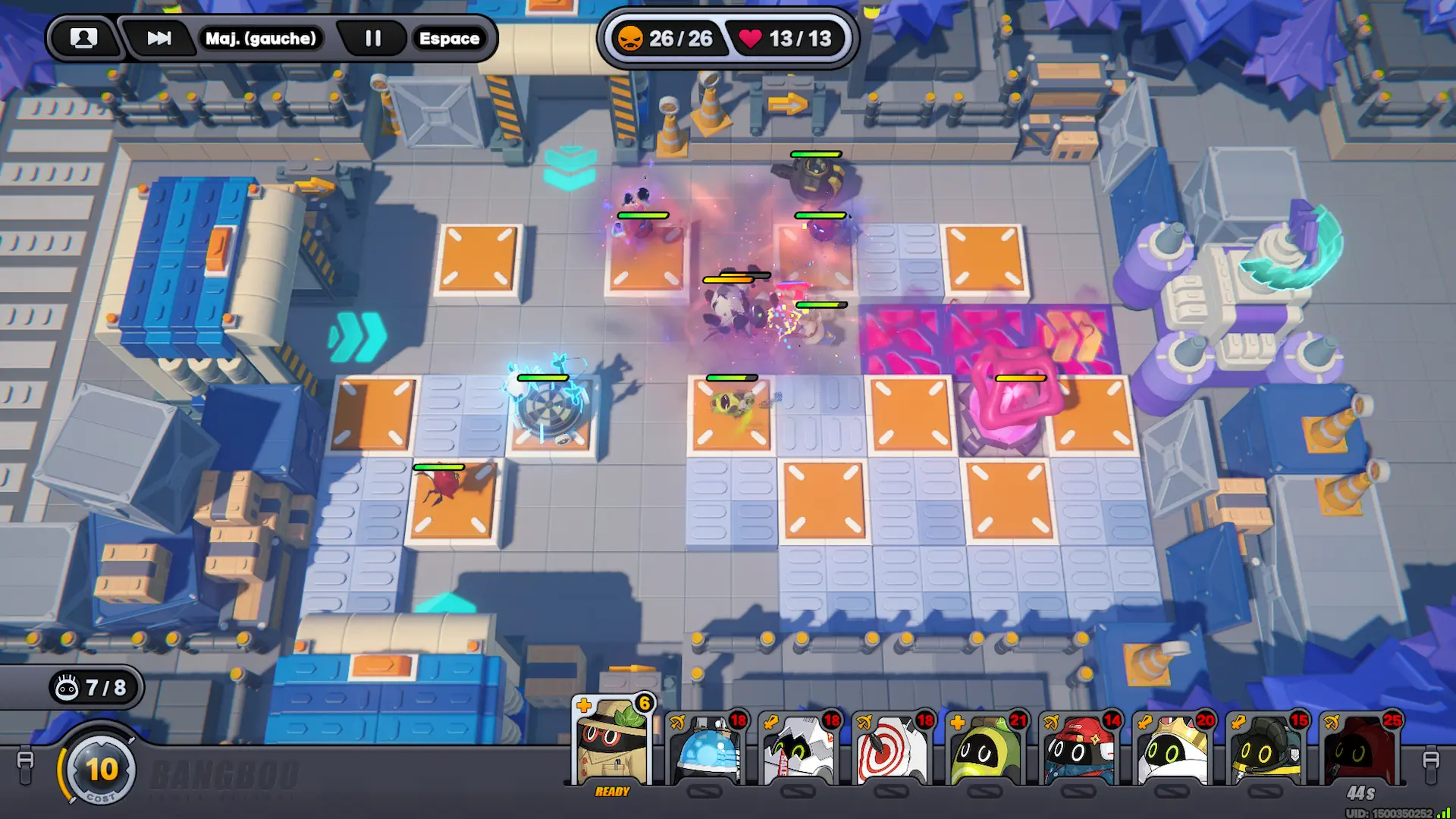Open the profile panel icon
This screenshot has height=819, width=1456.
pos(83,38)
